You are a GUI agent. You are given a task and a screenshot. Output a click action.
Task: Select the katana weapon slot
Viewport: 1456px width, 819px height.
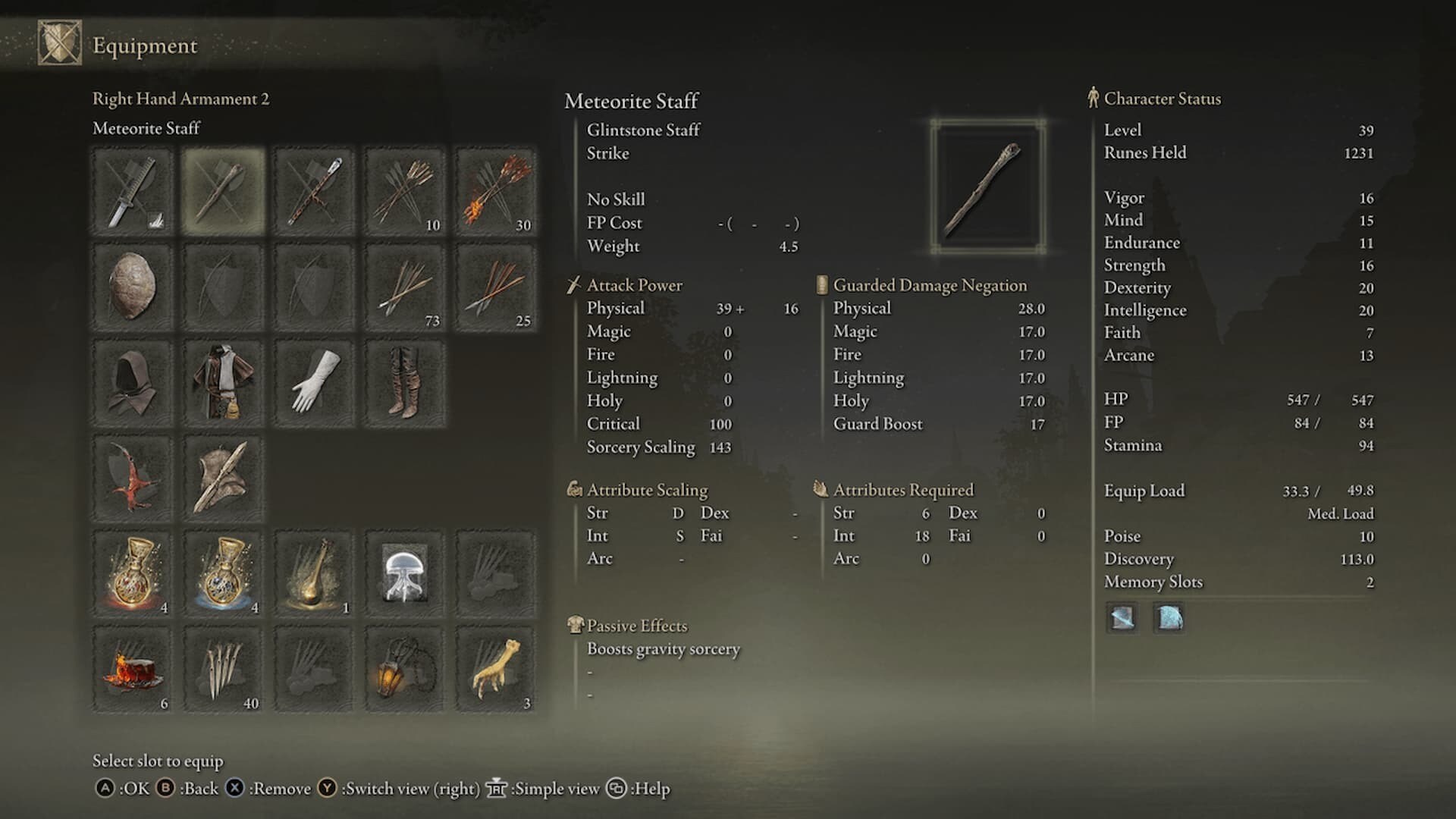(x=133, y=191)
